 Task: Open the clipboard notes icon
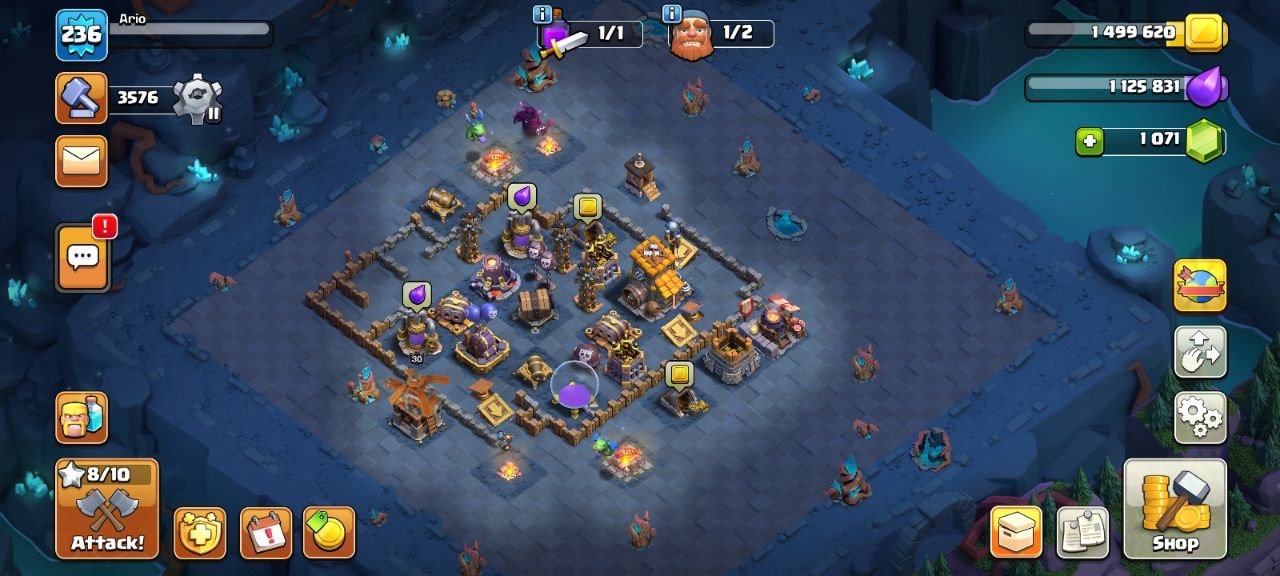pyautogui.click(x=1082, y=532)
